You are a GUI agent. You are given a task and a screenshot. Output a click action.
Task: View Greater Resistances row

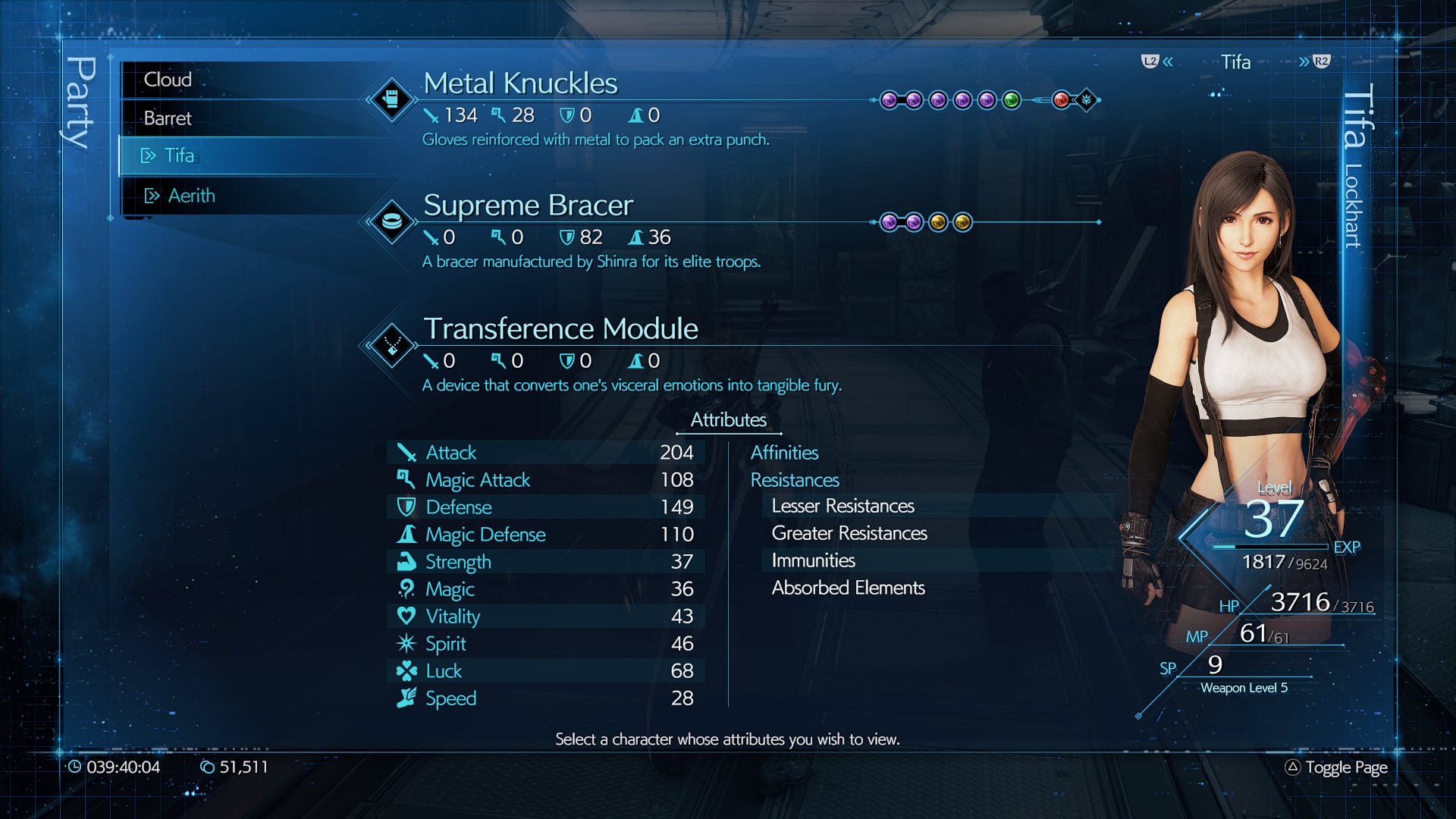tap(849, 533)
